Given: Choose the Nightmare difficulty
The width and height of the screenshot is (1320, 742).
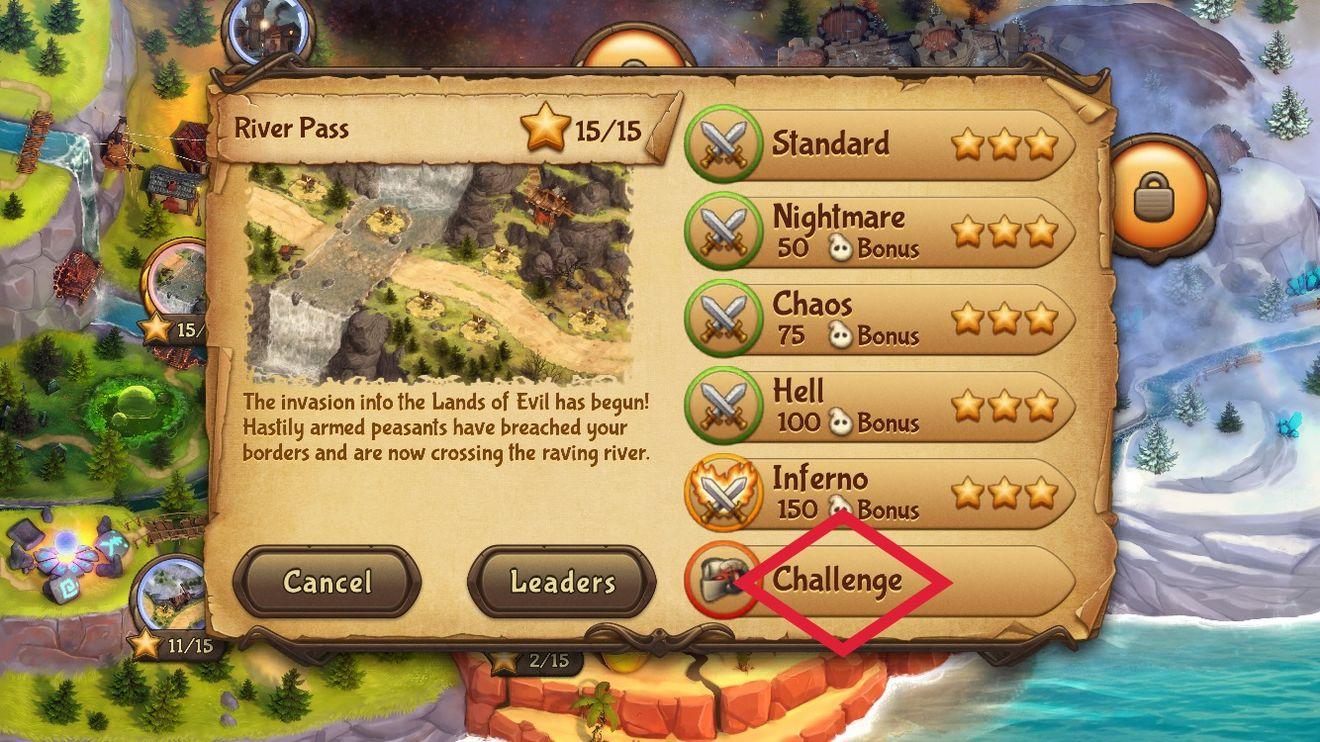Looking at the screenshot, I should point(880,232).
